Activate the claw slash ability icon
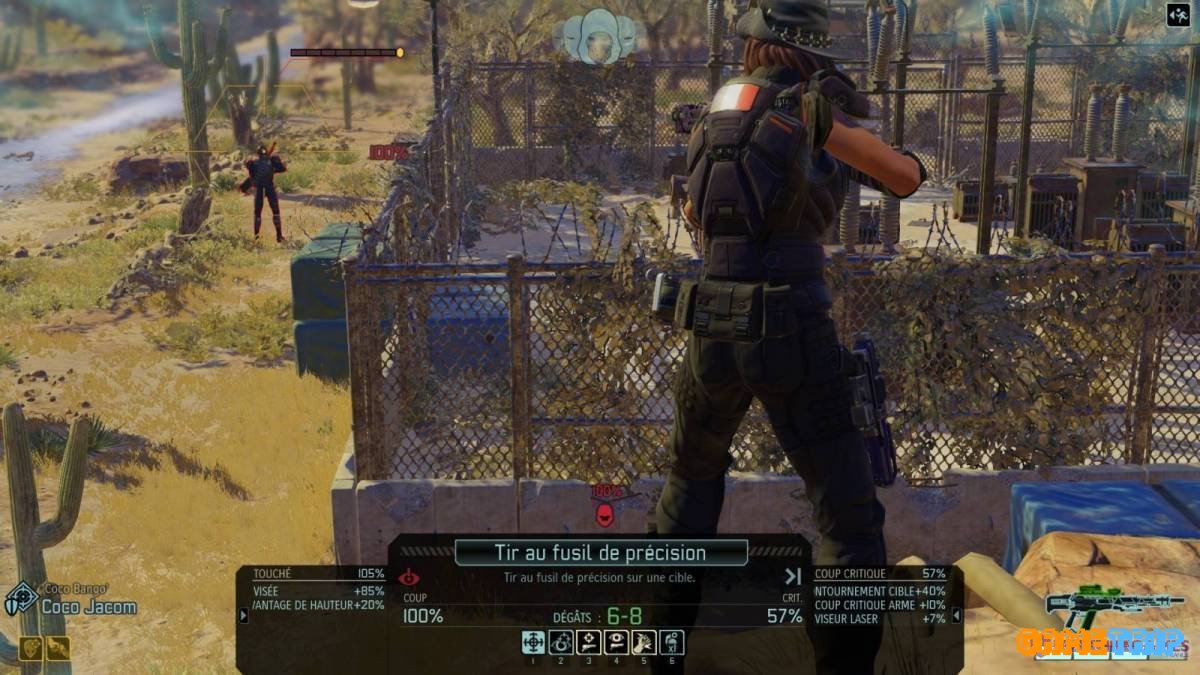The image size is (1200, 675). pos(645,642)
